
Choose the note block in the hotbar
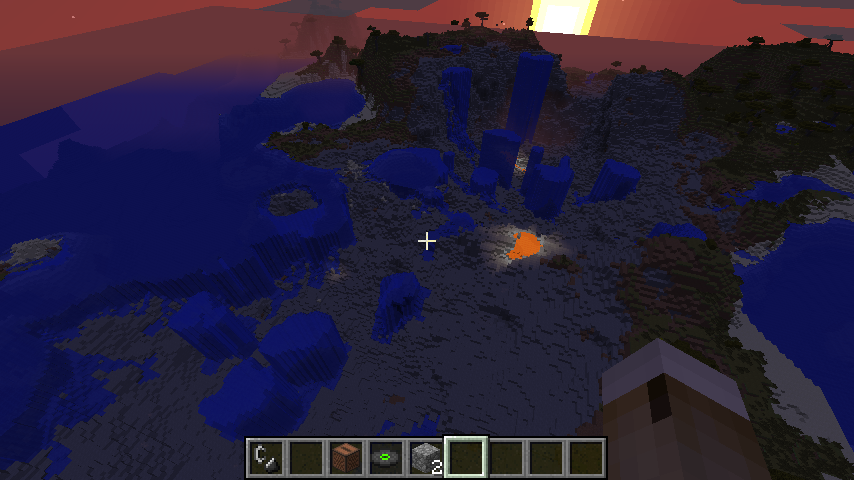(346, 458)
